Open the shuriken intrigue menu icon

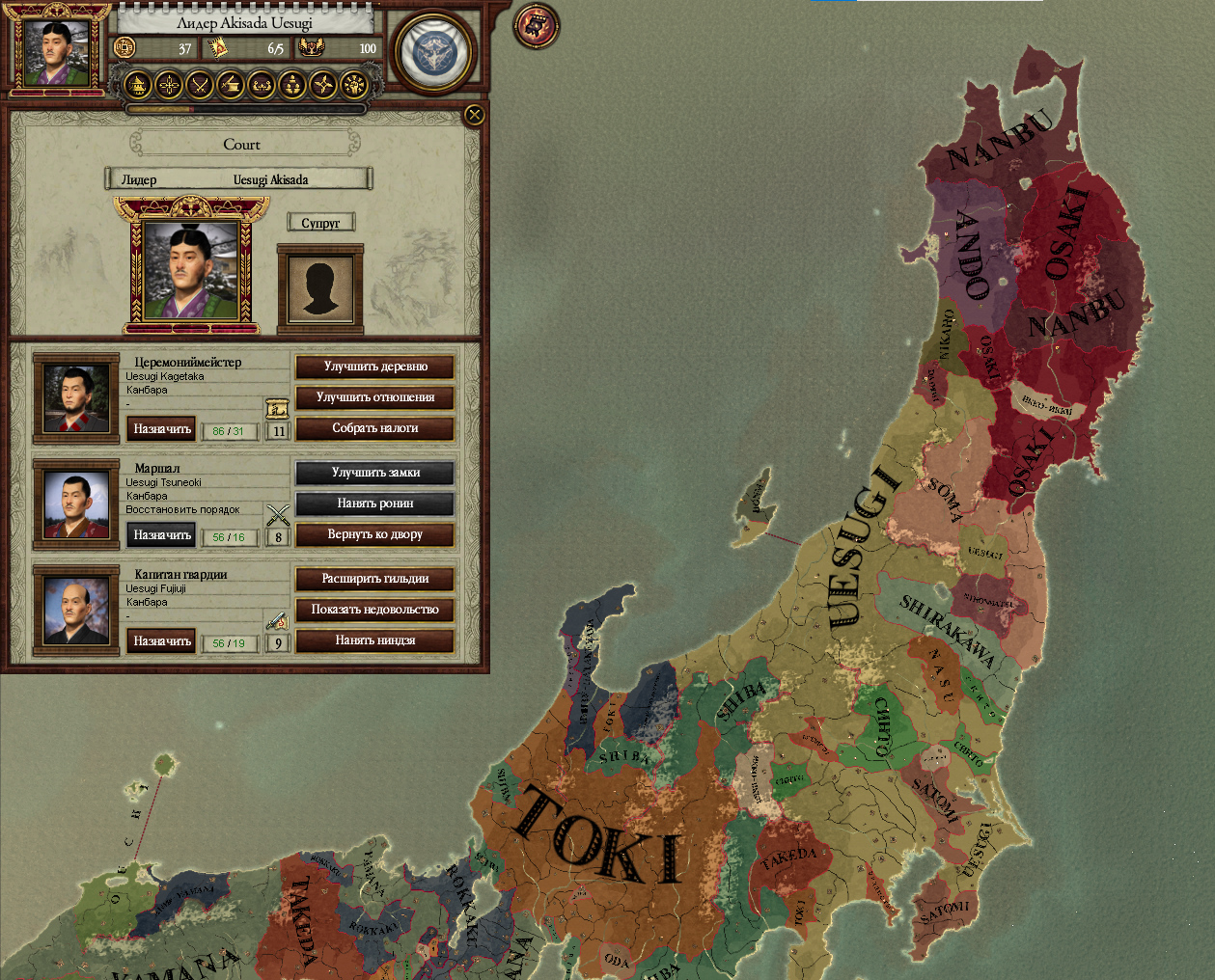pyautogui.click(x=323, y=86)
